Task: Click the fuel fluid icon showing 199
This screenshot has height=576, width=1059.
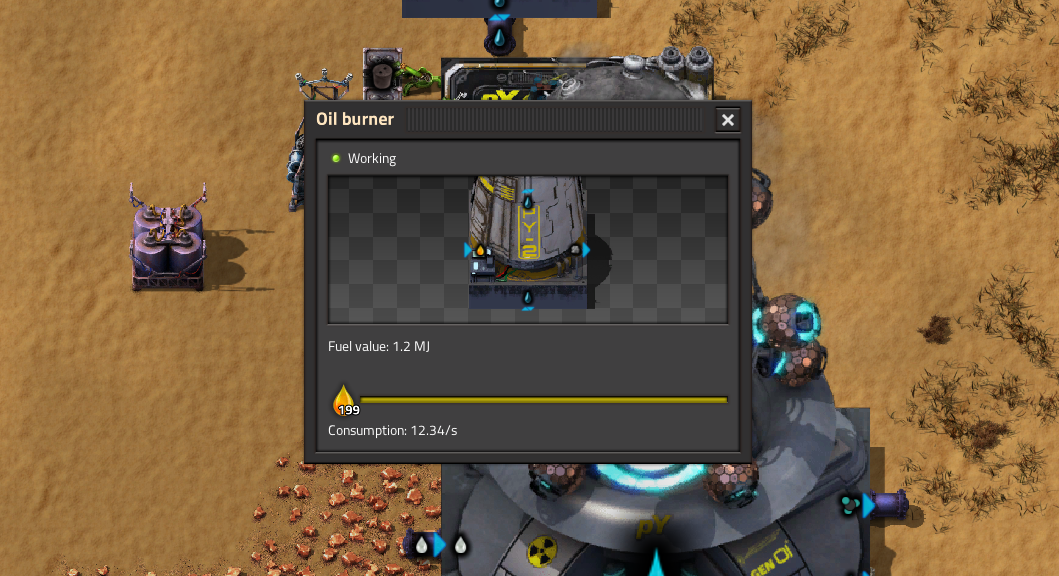Action: tap(345, 400)
